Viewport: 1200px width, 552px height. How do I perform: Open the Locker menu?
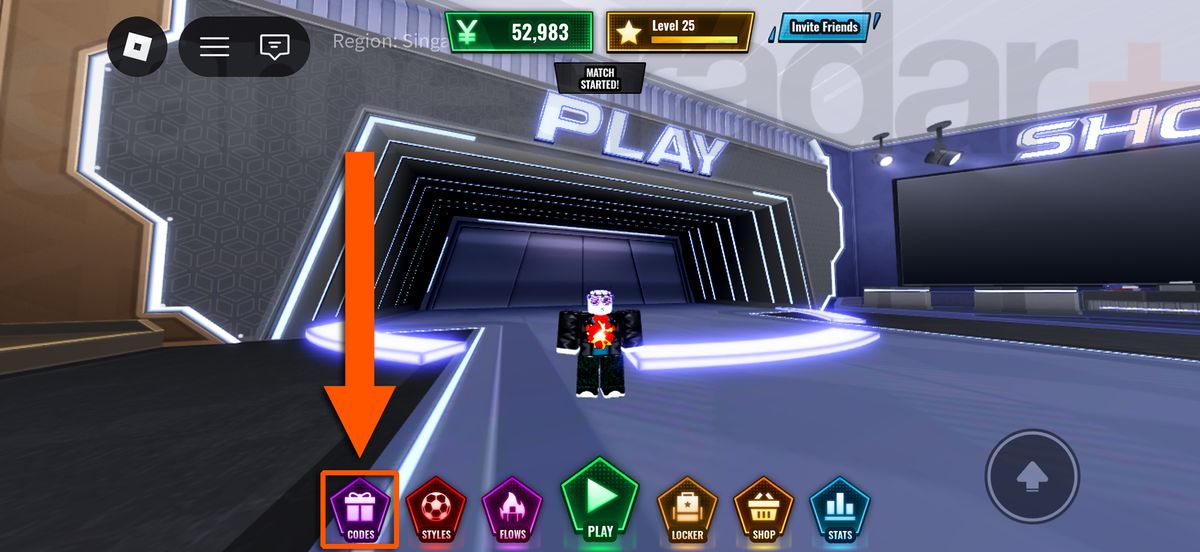pos(688,510)
